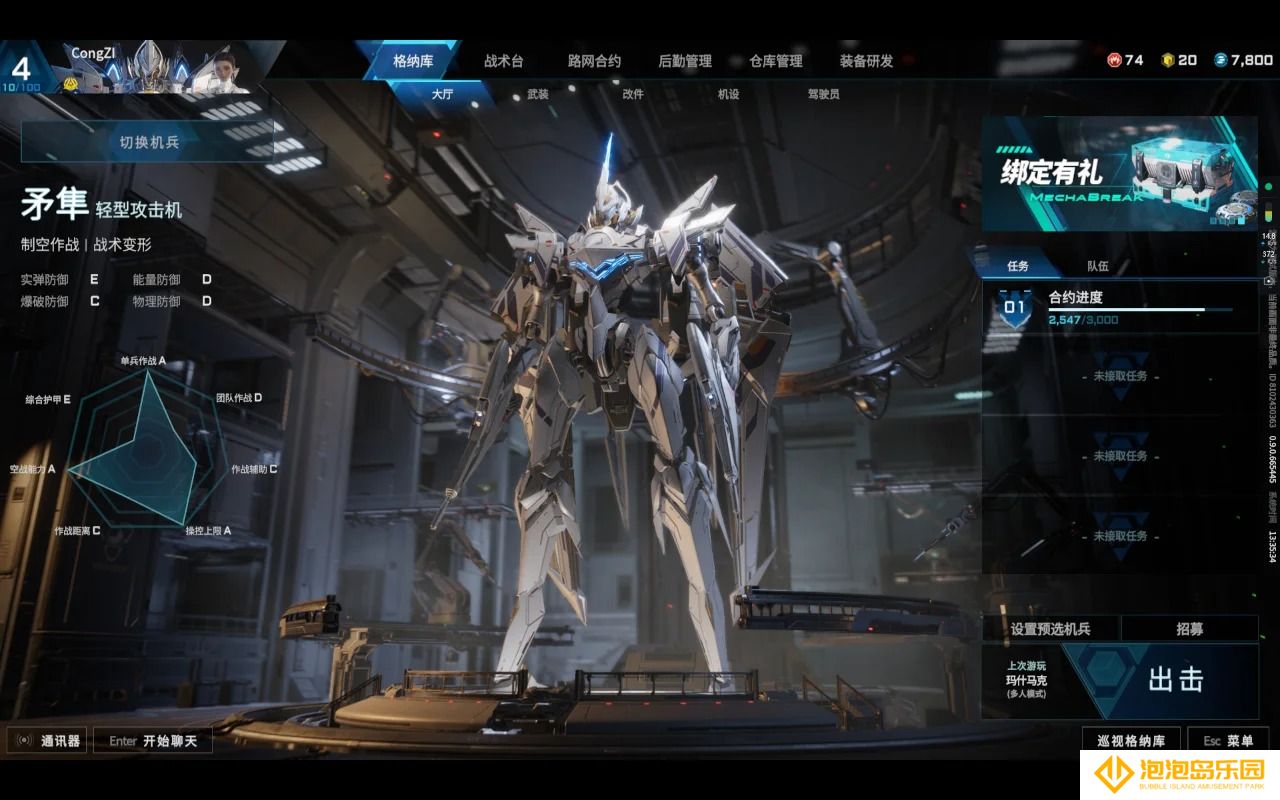Image resolution: width=1280 pixels, height=800 pixels.
Task: Launch a match with 出击
Action: pyautogui.click(x=1175, y=680)
